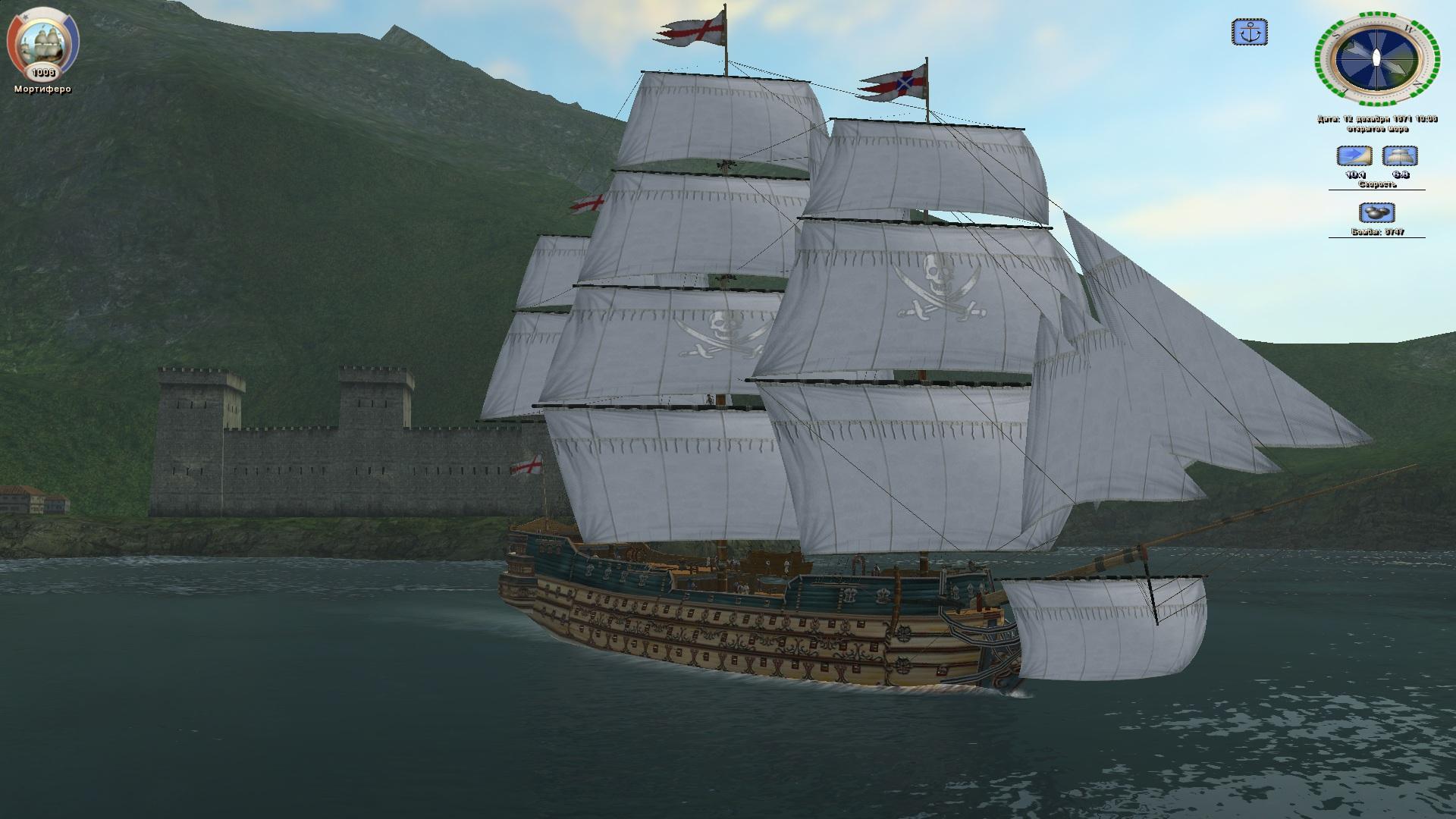1456x819 pixels.
Task: Open the wind compass
Action: coord(1376,58)
